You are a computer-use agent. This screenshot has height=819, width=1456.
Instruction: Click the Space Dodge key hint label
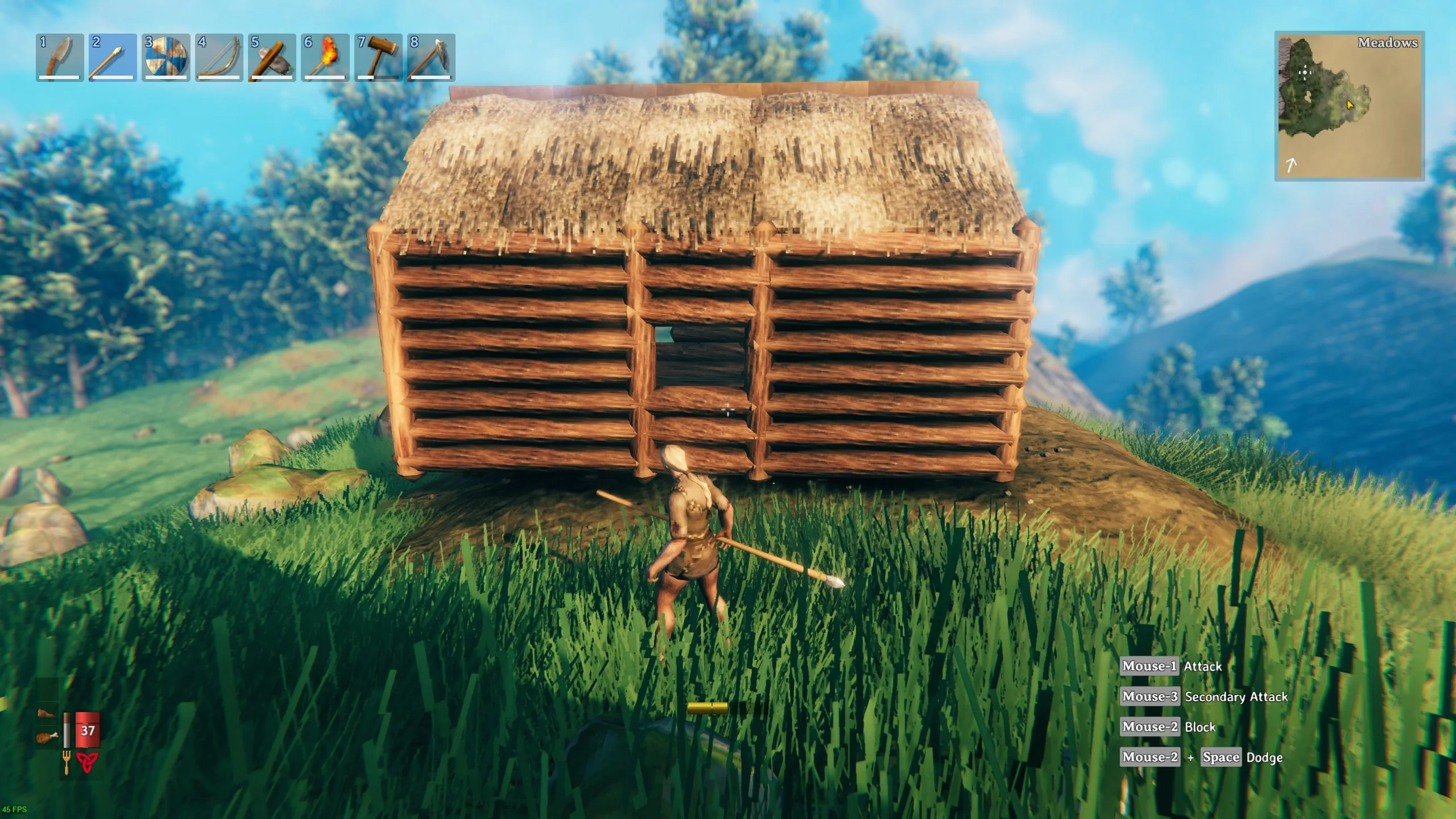coord(1221,757)
